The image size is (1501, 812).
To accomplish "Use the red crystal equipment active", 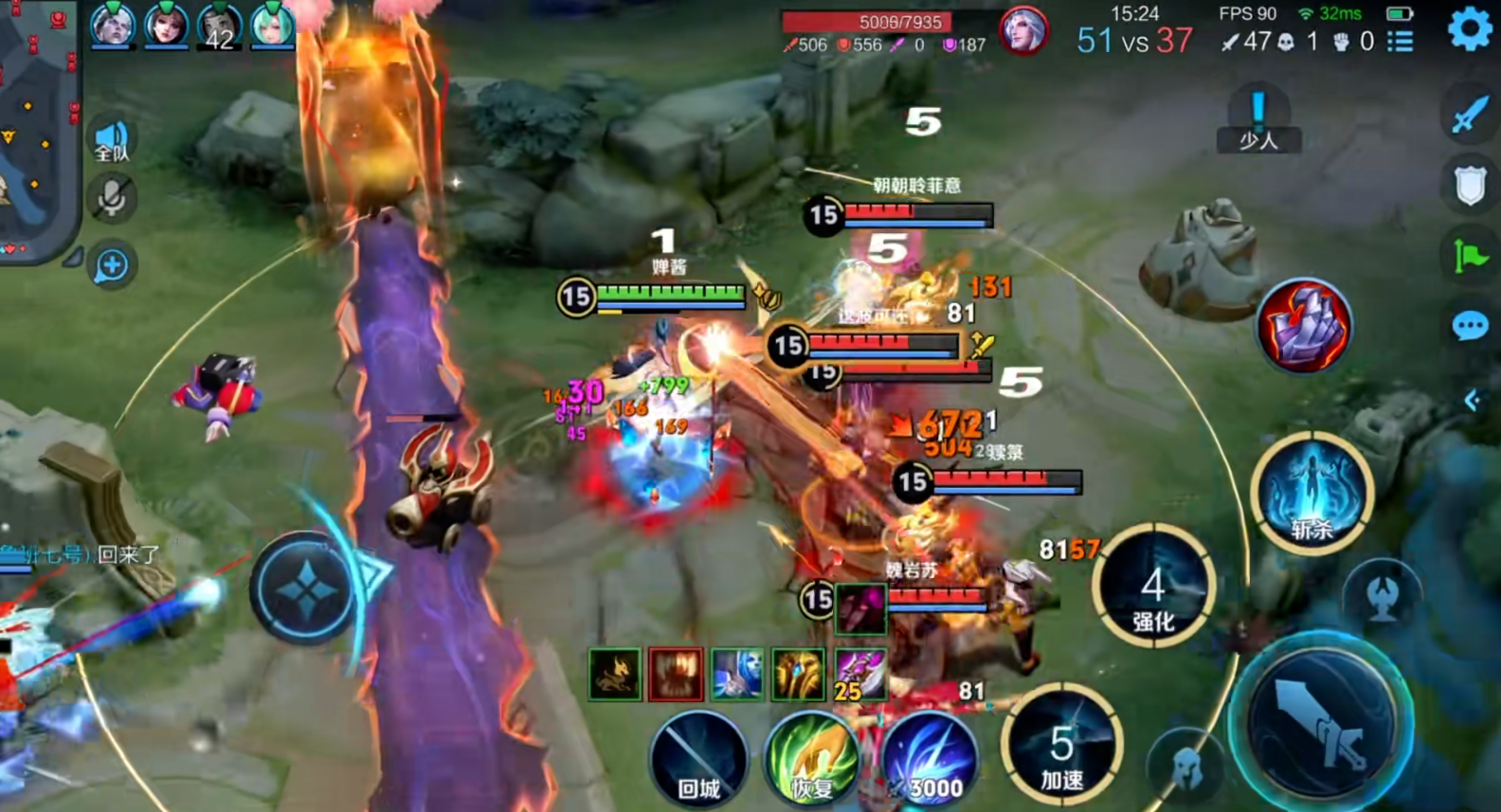I will click(1305, 325).
